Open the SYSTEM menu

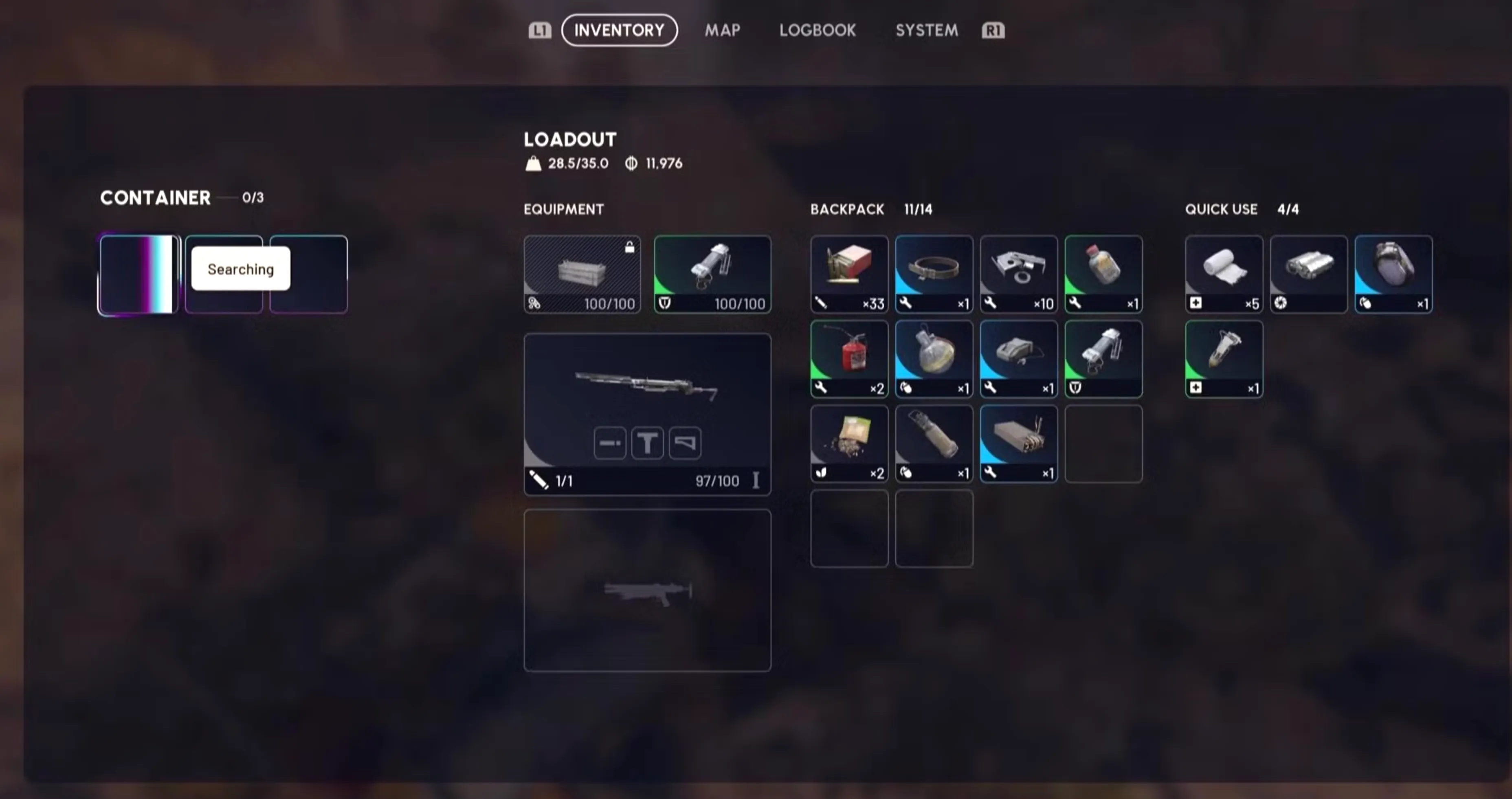click(926, 30)
